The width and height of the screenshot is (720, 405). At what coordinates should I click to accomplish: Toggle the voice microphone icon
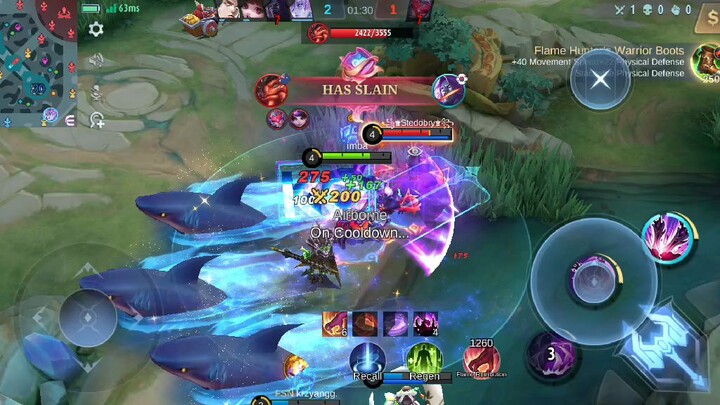coord(97,92)
